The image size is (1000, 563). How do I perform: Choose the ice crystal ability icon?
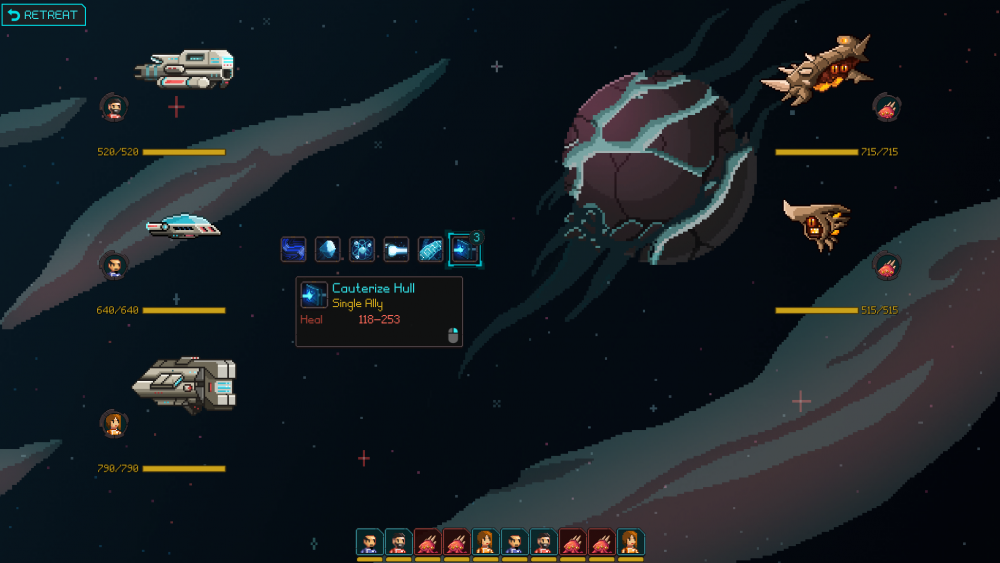pos(328,249)
